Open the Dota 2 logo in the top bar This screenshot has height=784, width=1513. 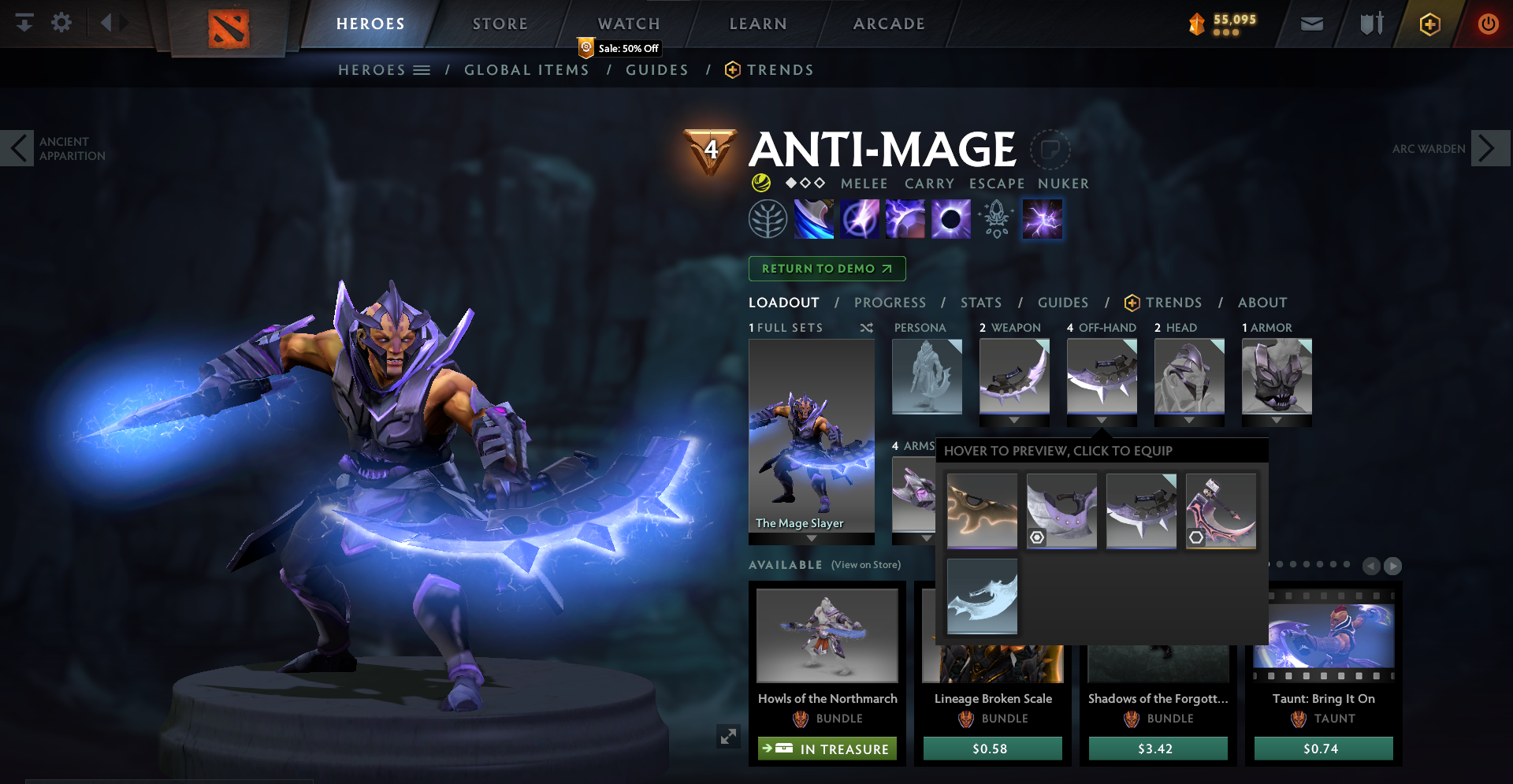[x=229, y=24]
